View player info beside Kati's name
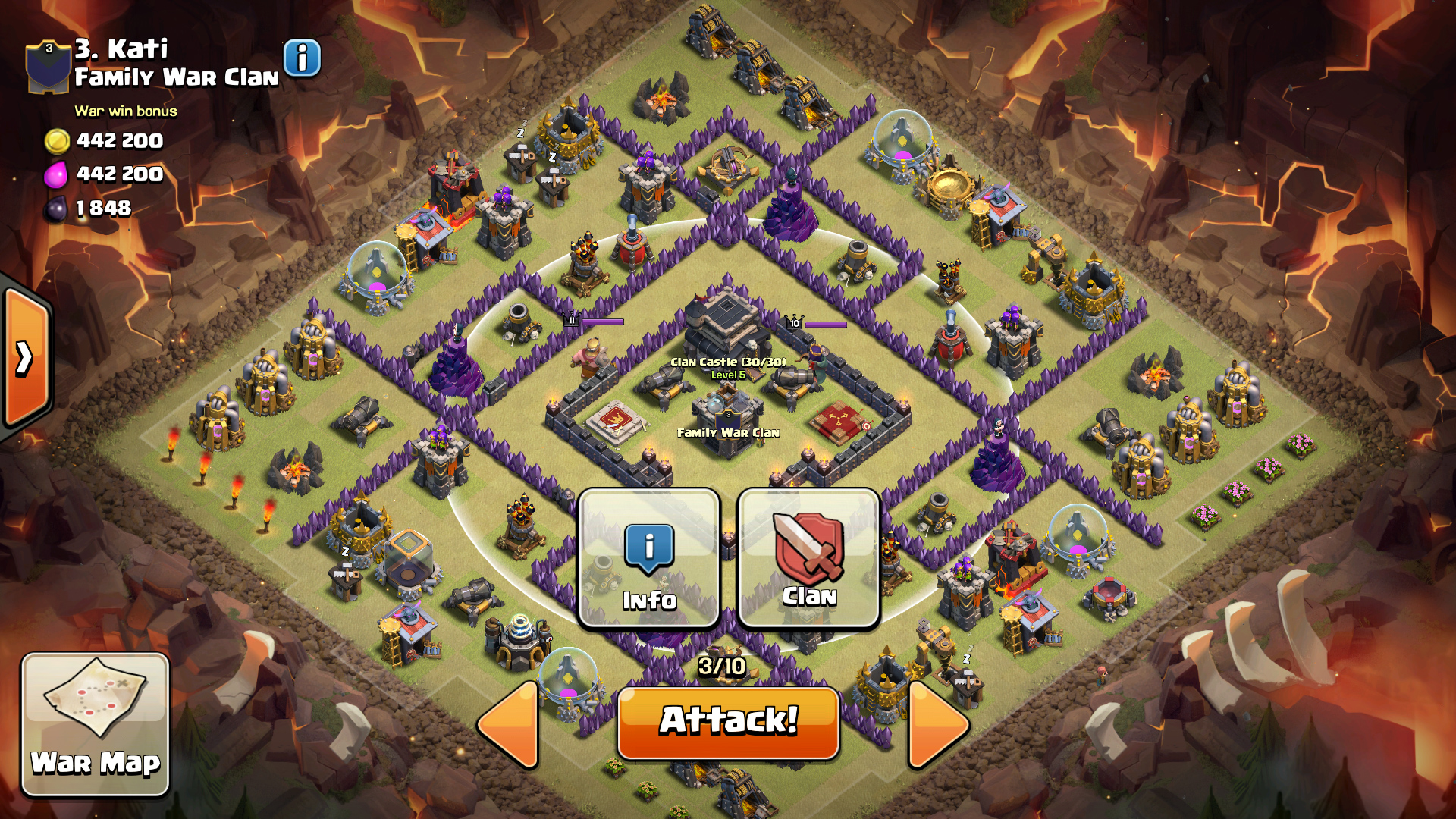The width and height of the screenshot is (1456, 819). (x=302, y=58)
